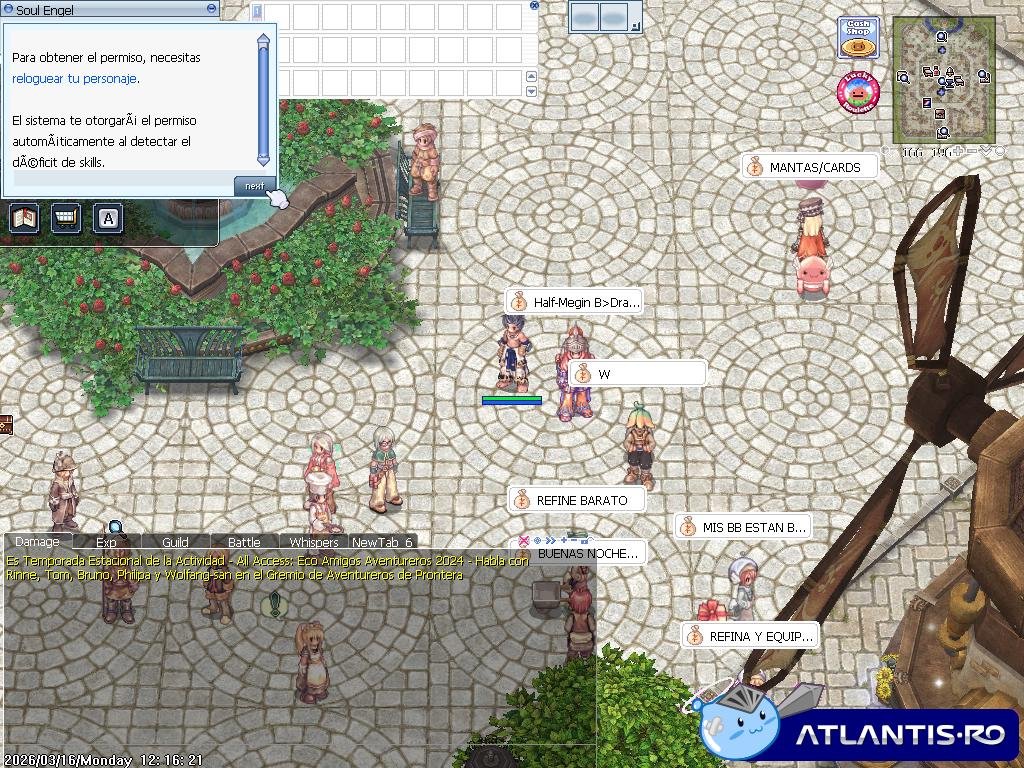Switch to the Damage chat tab
1024x768 pixels.
pyautogui.click(x=37, y=542)
